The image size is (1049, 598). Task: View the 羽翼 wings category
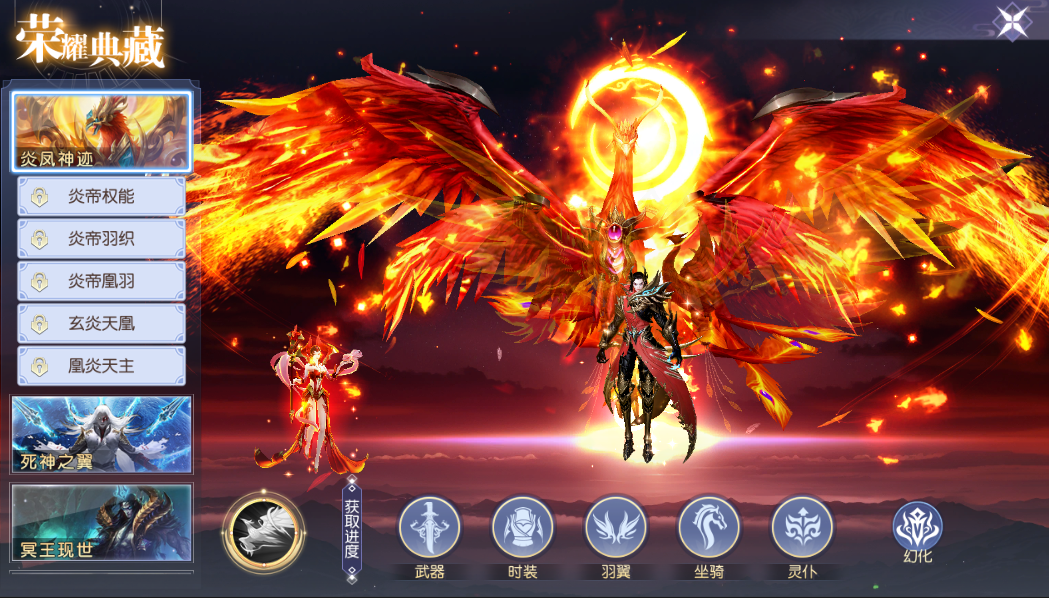click(x=616, y=528)
